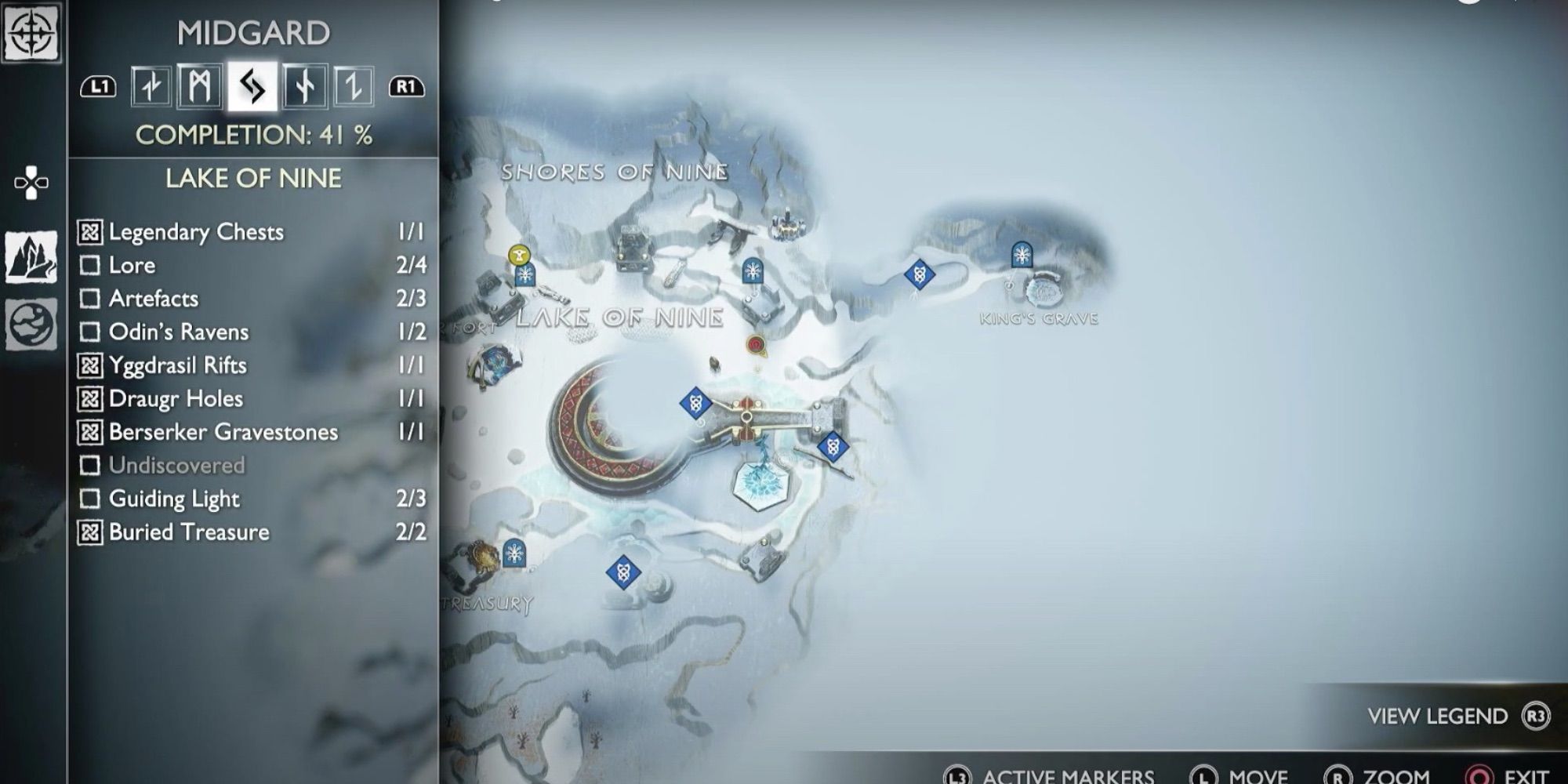Click the yellow anvil shop marker near the fort
The height and width of the screenshot is (784, 1568).
point(519,252)
